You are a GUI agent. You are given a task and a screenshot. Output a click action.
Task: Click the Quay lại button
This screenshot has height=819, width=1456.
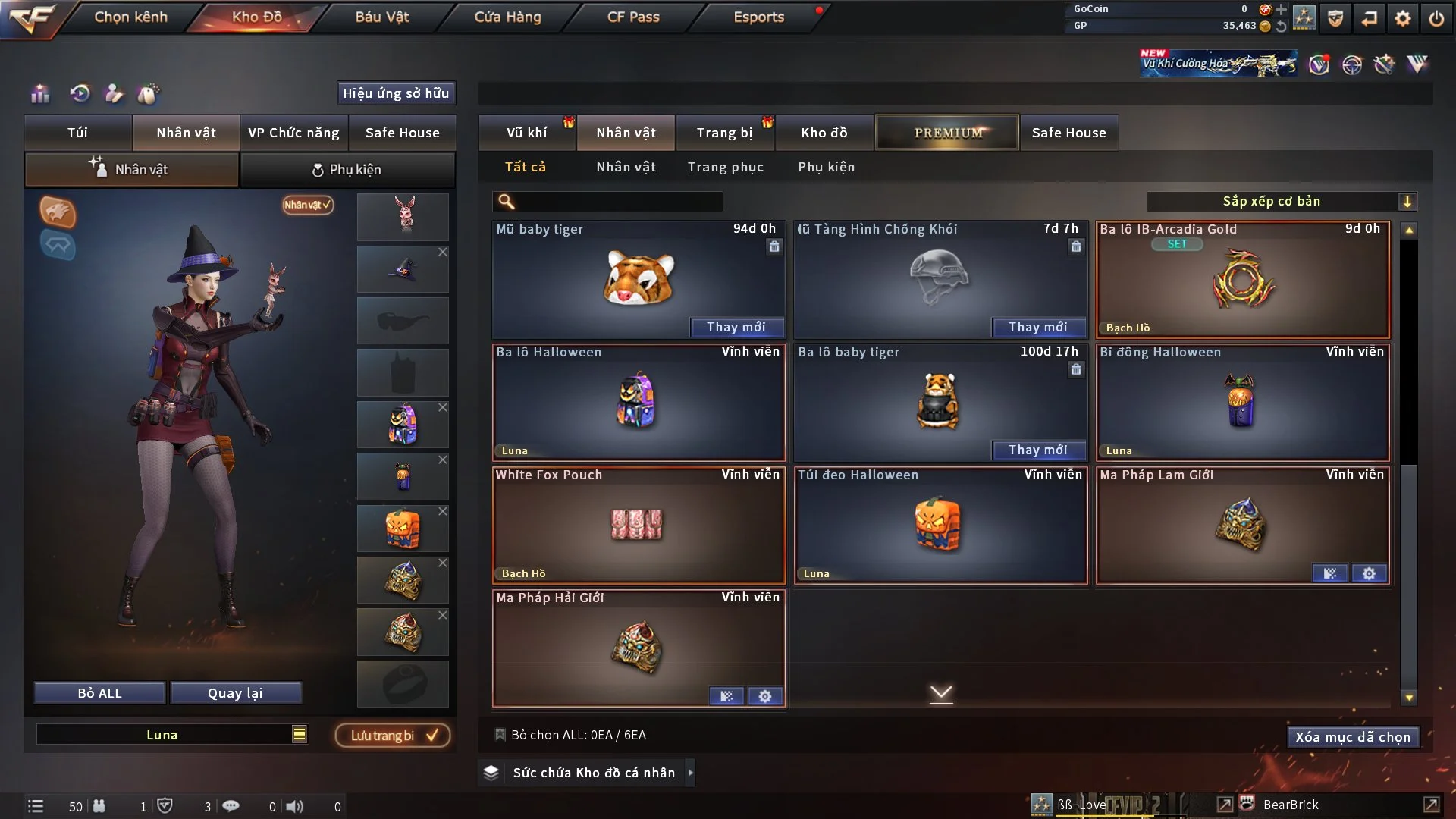pyautogui.click(x=235, y=693)
